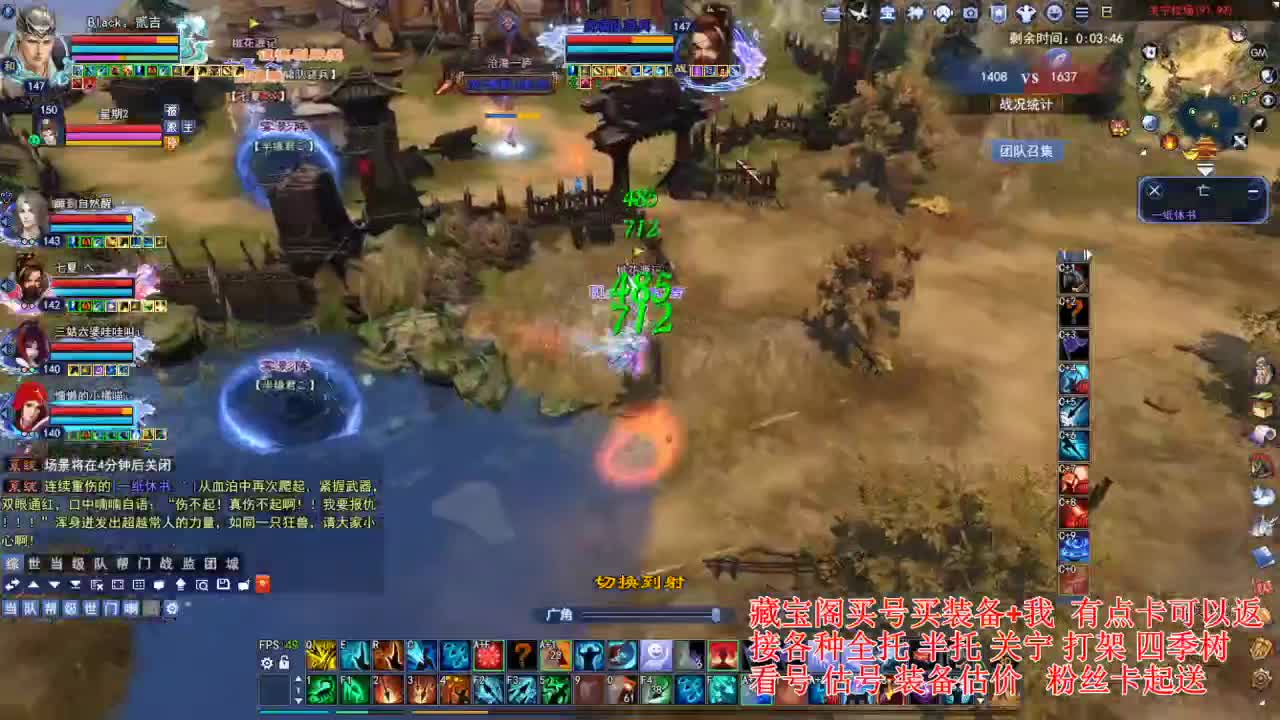Toggle the muscle/strength icon in the top icon row
Viewport: 1280px width, 720px height.
click(x=1026, y=14)
